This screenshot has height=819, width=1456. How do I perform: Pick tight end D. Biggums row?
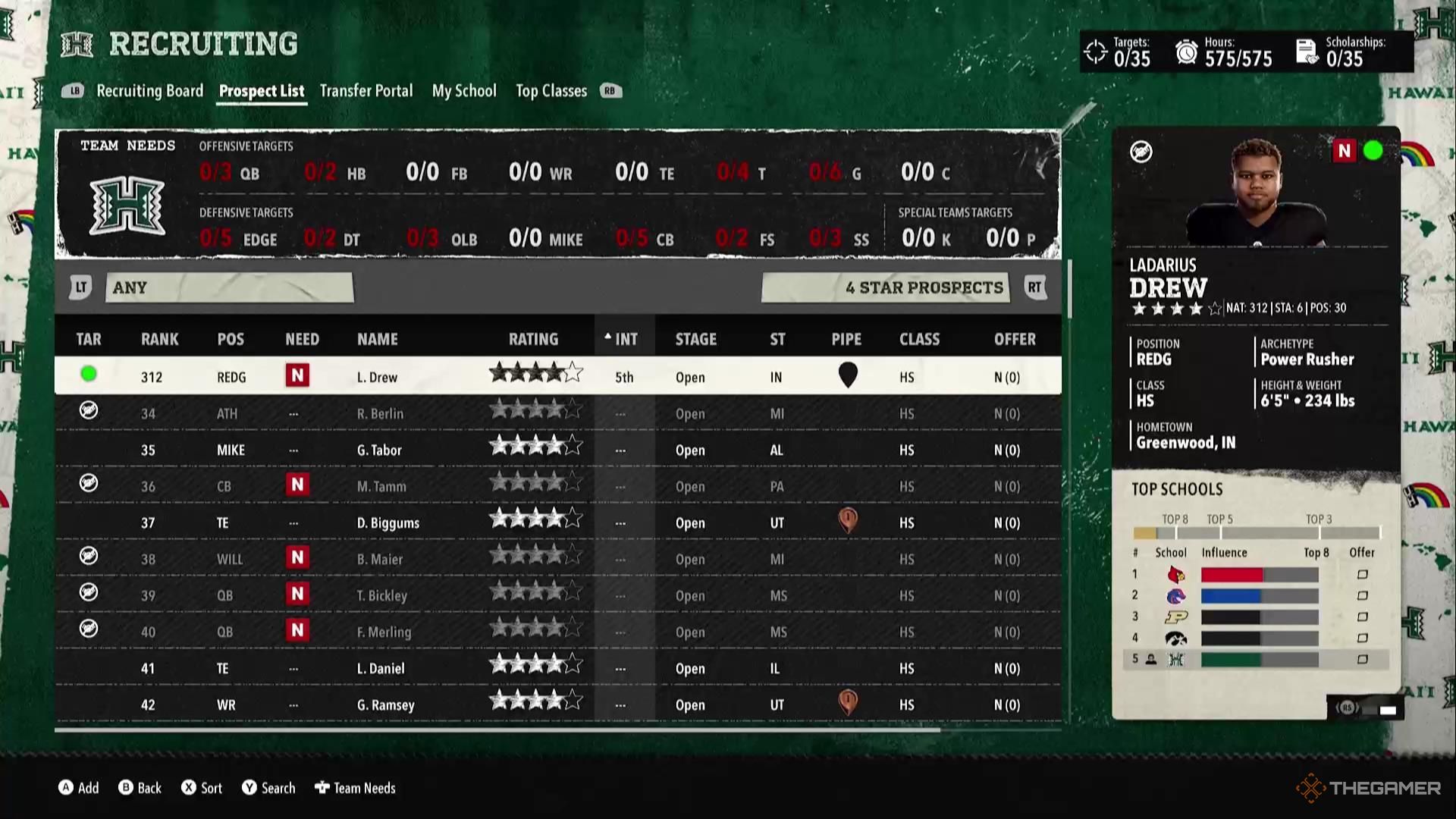[x=388, y=522]
